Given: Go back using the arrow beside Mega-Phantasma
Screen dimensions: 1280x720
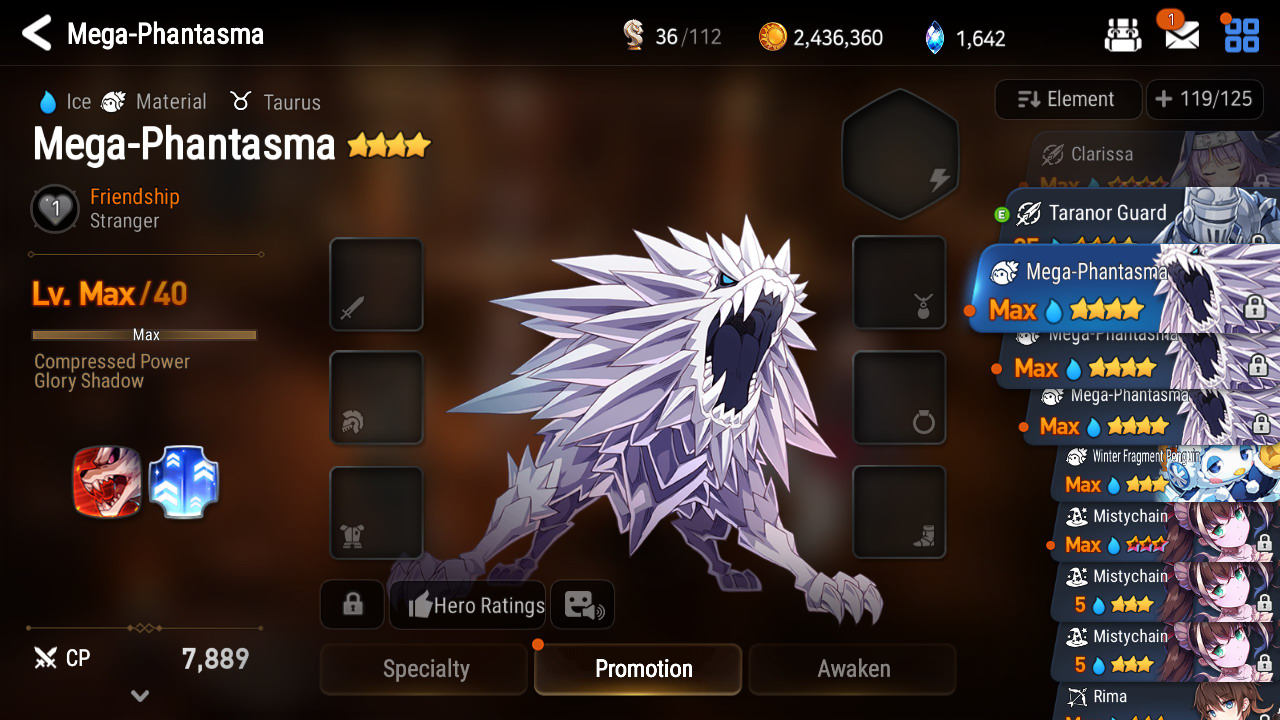Looking at the screenshot, I should pyautogui.click(x=36, y=34).
